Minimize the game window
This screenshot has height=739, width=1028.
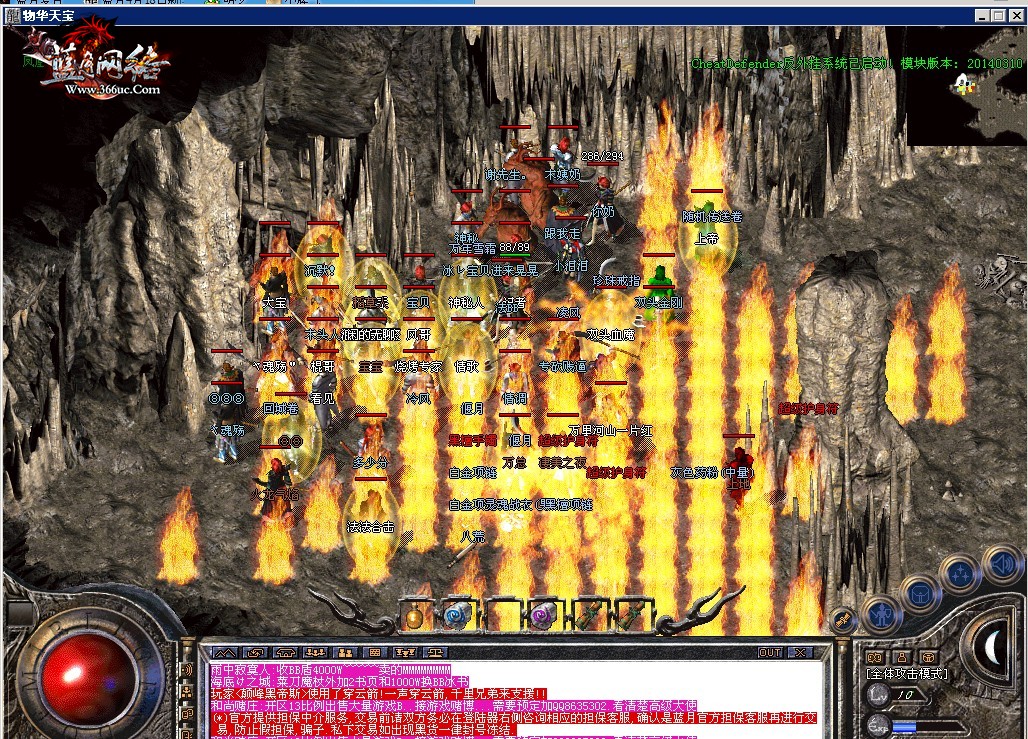[x=982, y=15]
